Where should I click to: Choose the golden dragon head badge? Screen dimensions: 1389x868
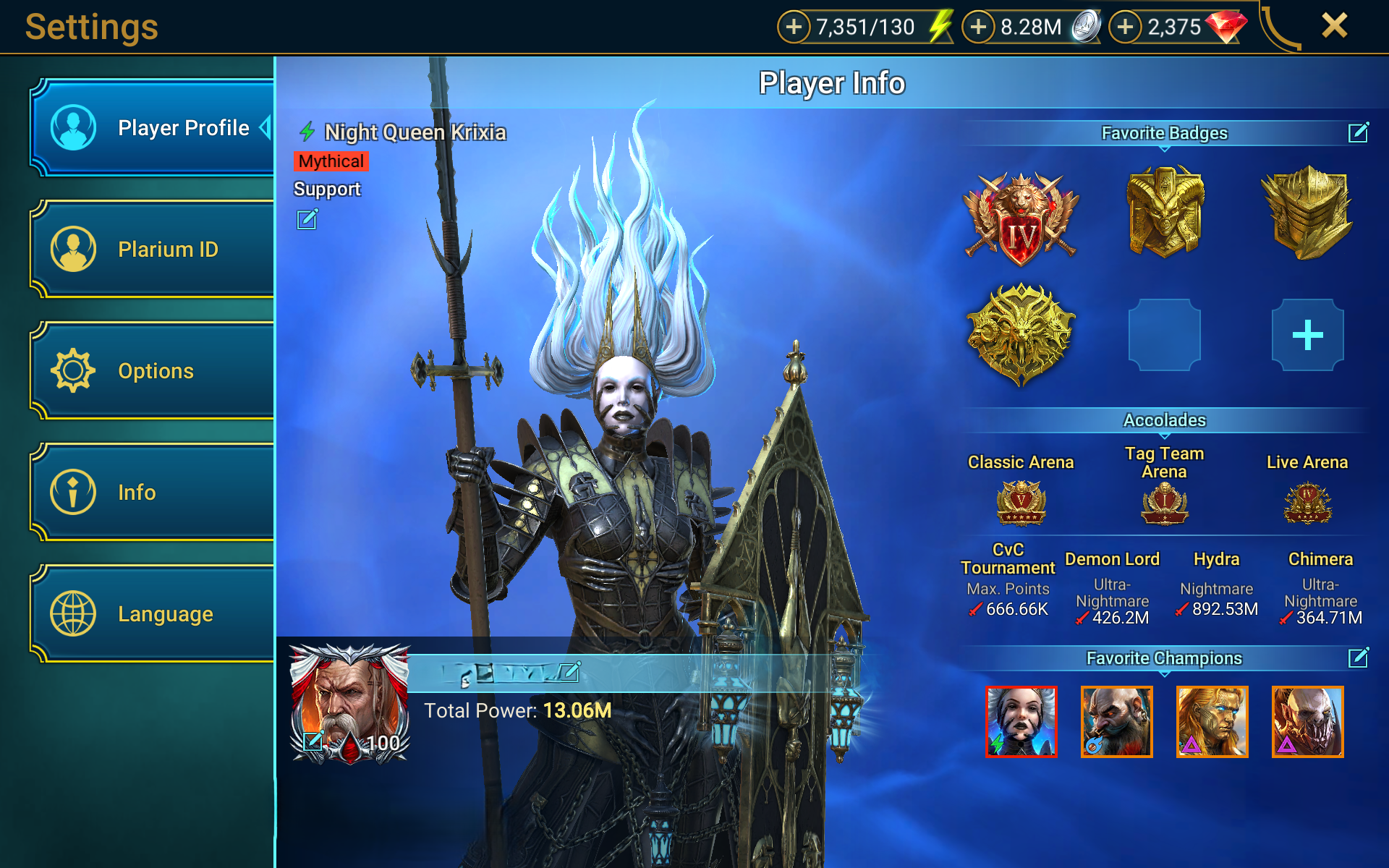click(1021, 334)
